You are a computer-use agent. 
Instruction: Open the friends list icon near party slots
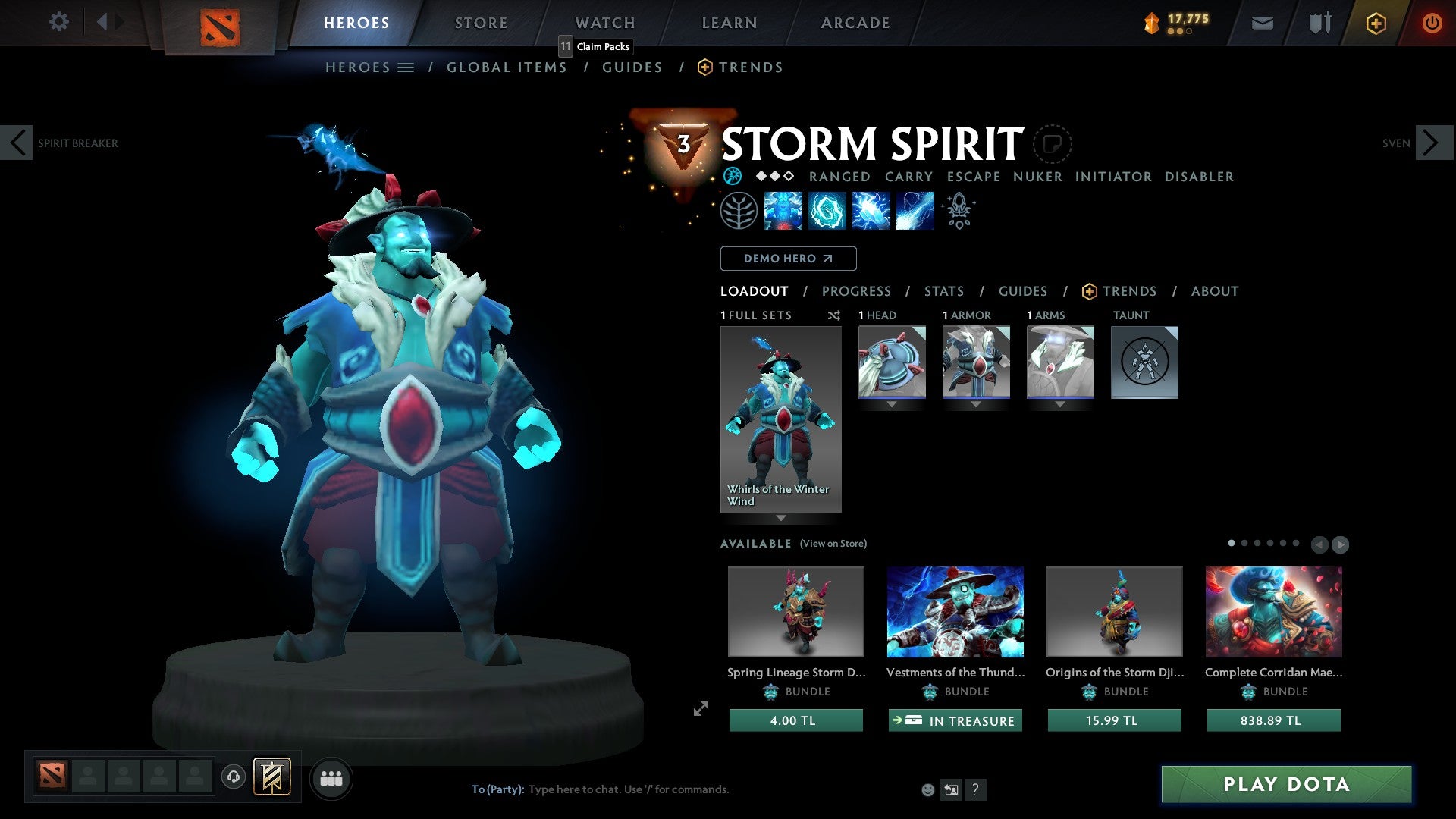[331, 777]
